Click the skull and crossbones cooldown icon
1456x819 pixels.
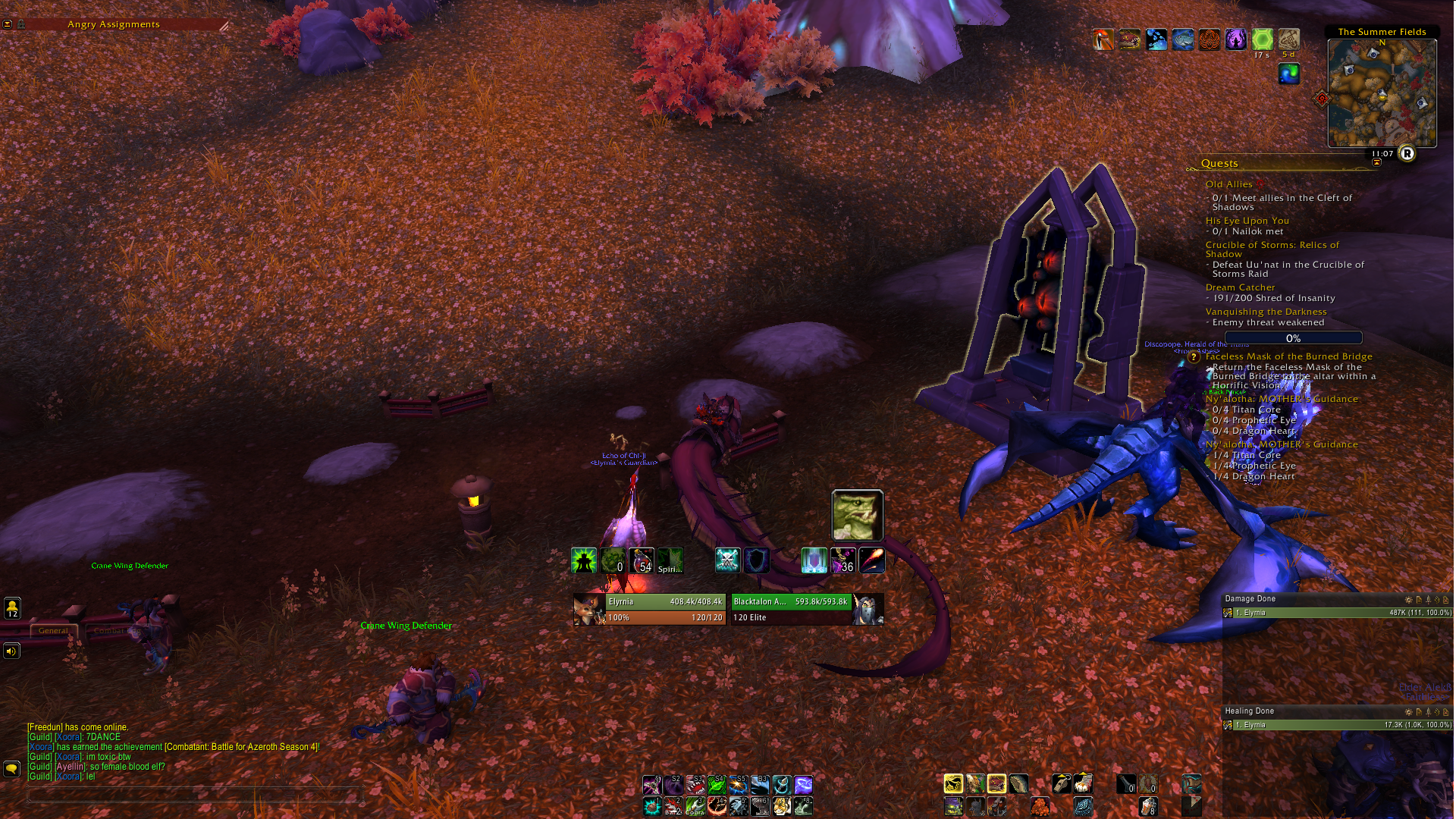[x=727, y=560]
